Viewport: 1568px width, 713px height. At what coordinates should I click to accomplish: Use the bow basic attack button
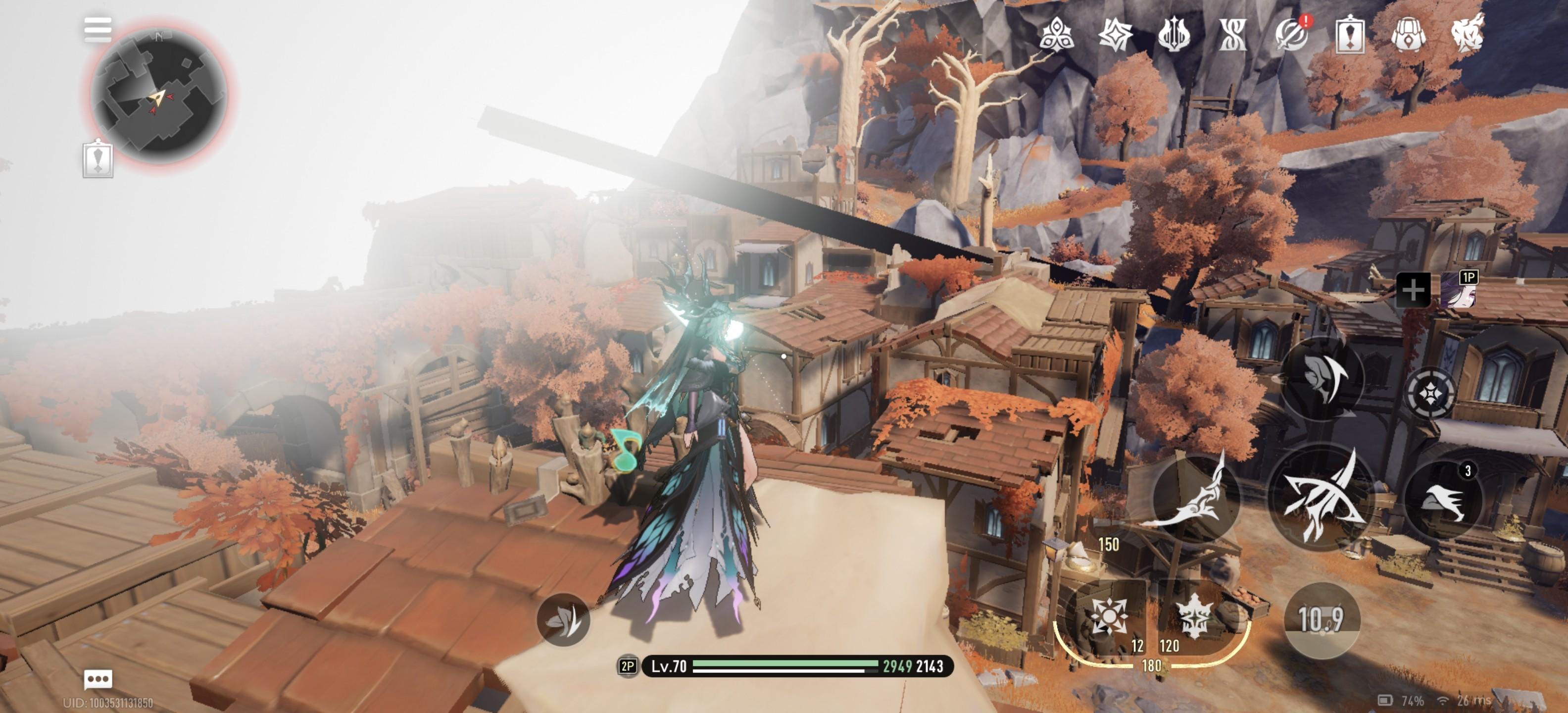[1321, 496]
